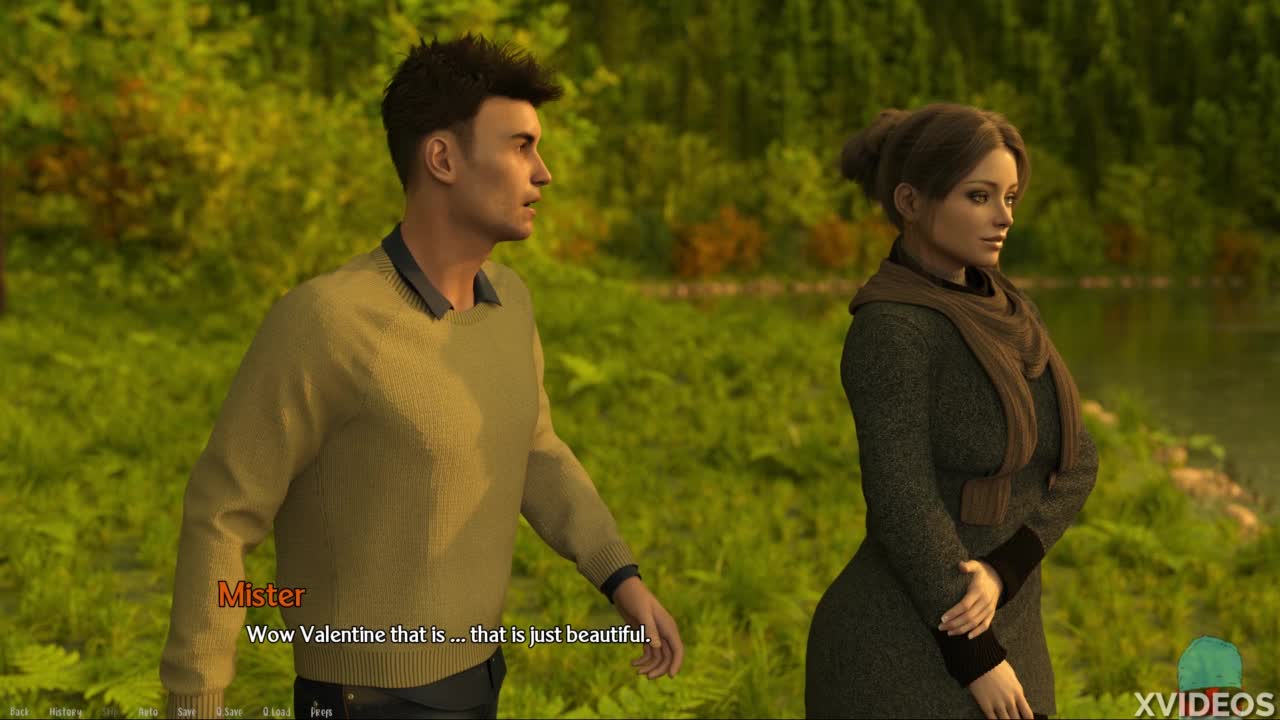Quick save with Q.Save
Screen dimensions: 1280x720
coord(229,712)
